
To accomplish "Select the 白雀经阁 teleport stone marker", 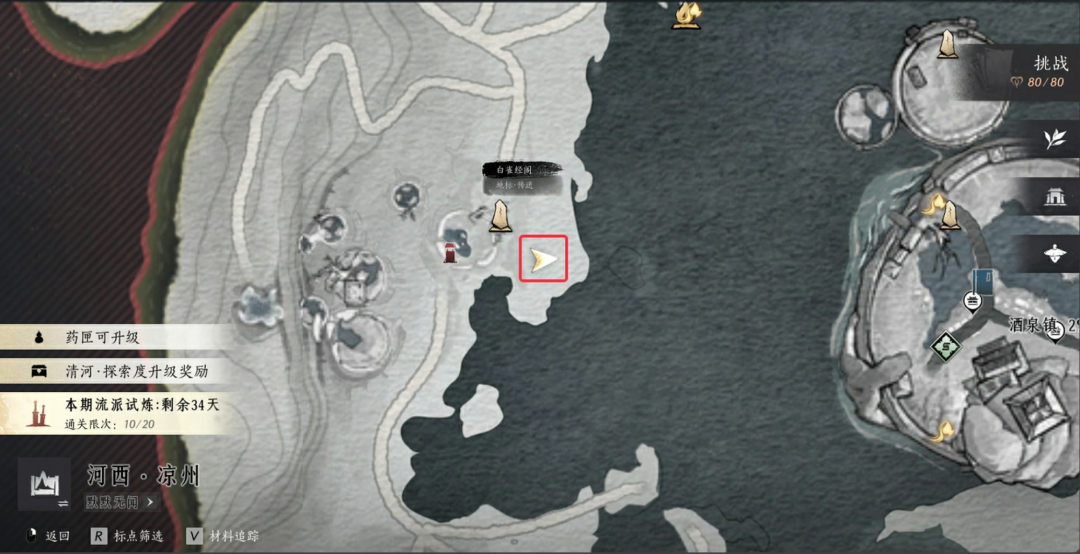I will click(x=500, y=215).
